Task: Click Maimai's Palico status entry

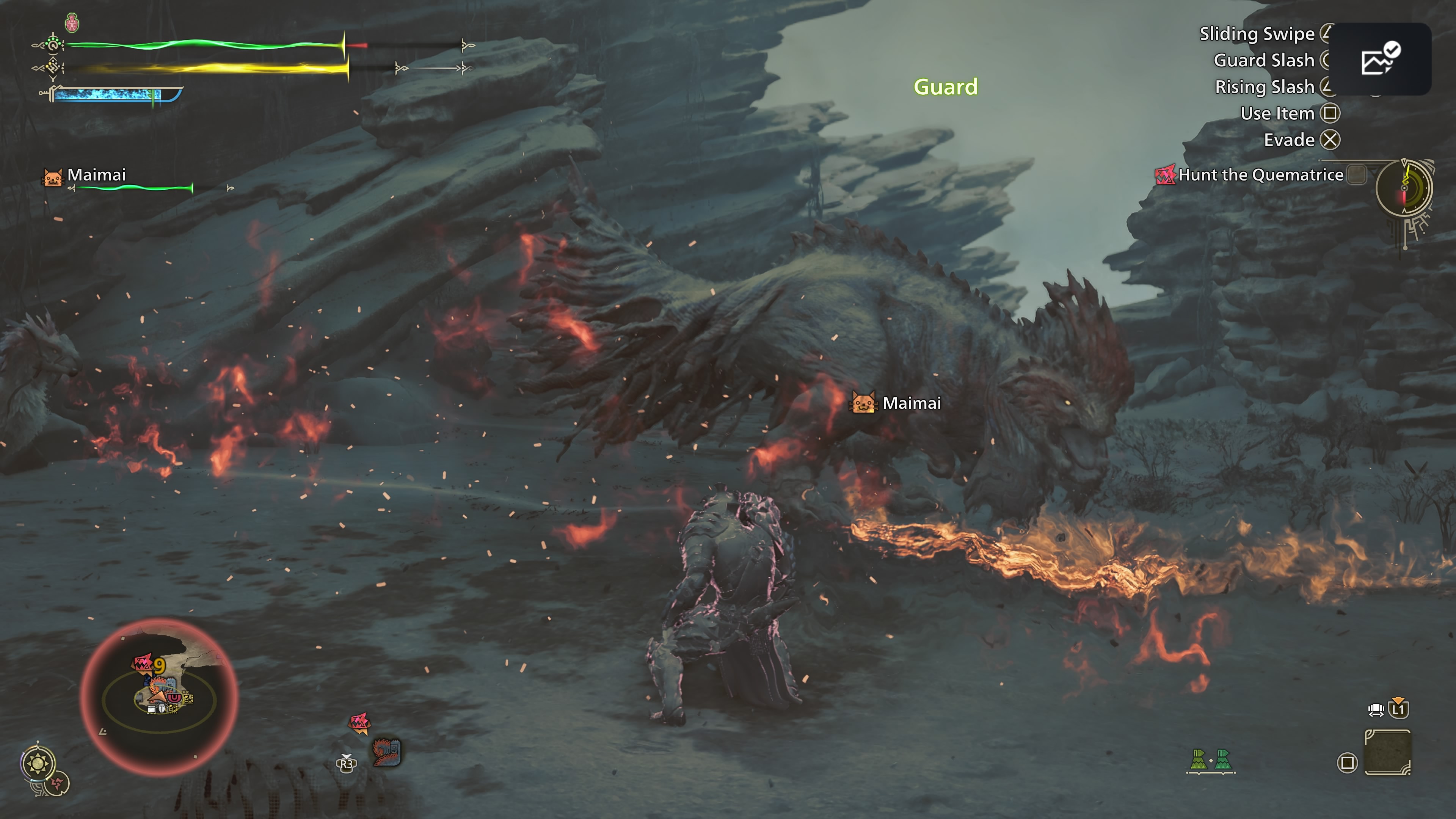Action: [96, 175]
